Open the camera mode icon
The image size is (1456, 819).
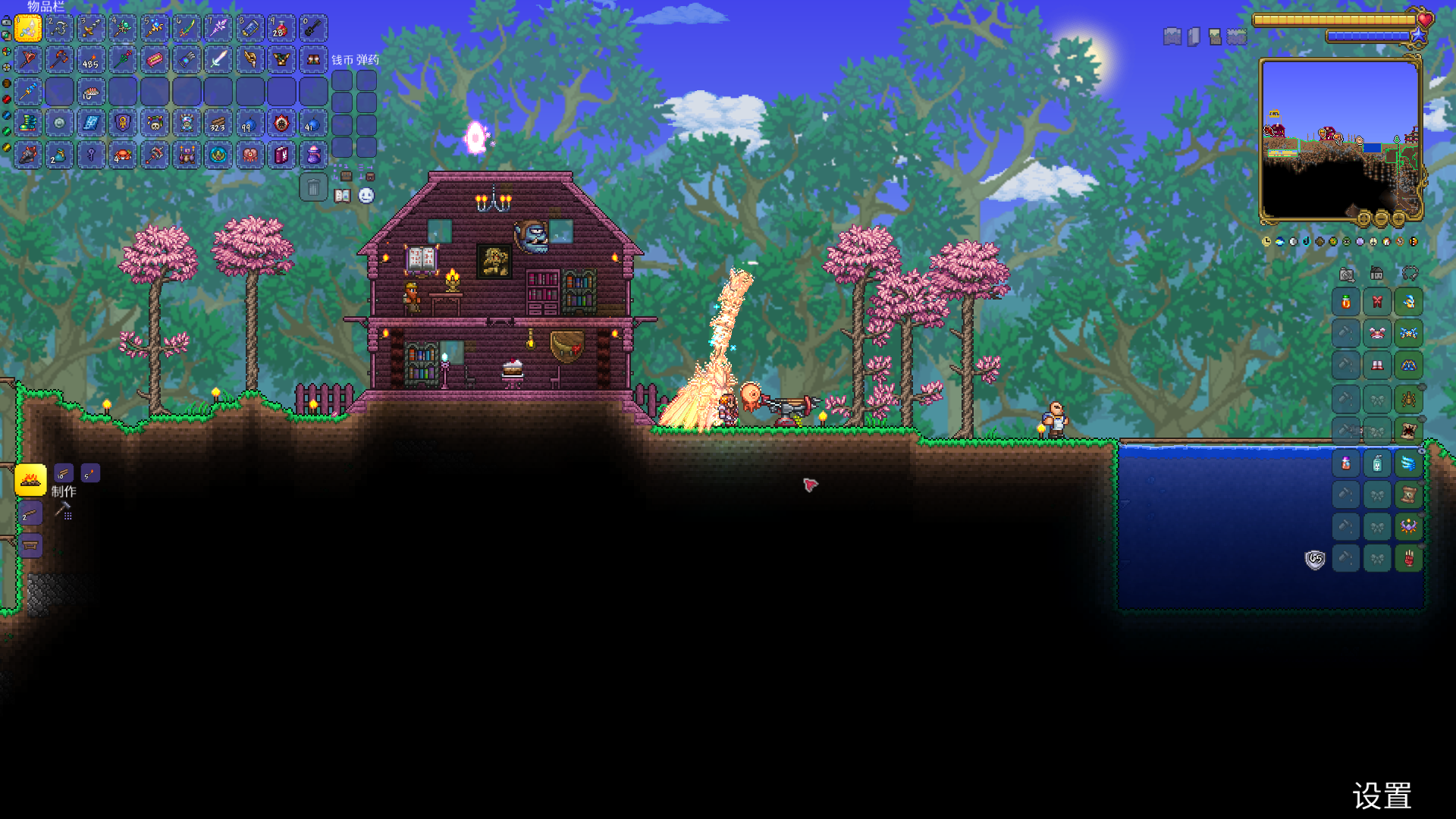coord(1347,274)
